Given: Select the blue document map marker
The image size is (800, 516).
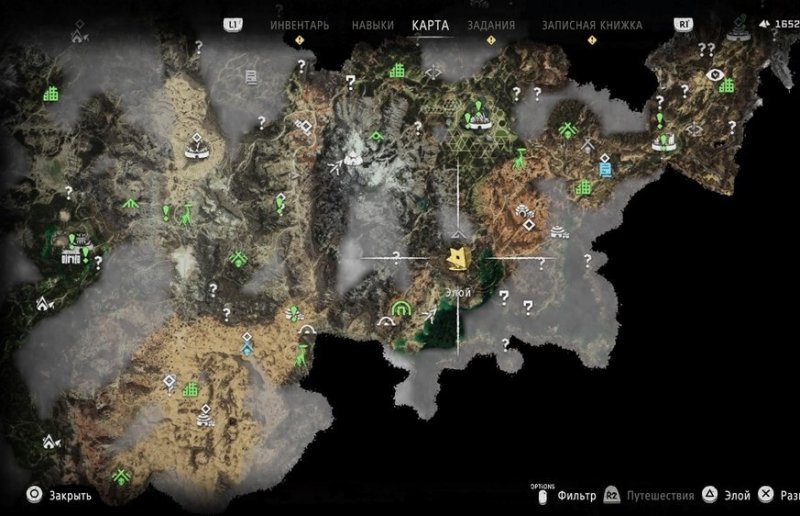Looking at the screenshot, I should tap(605, 168).
